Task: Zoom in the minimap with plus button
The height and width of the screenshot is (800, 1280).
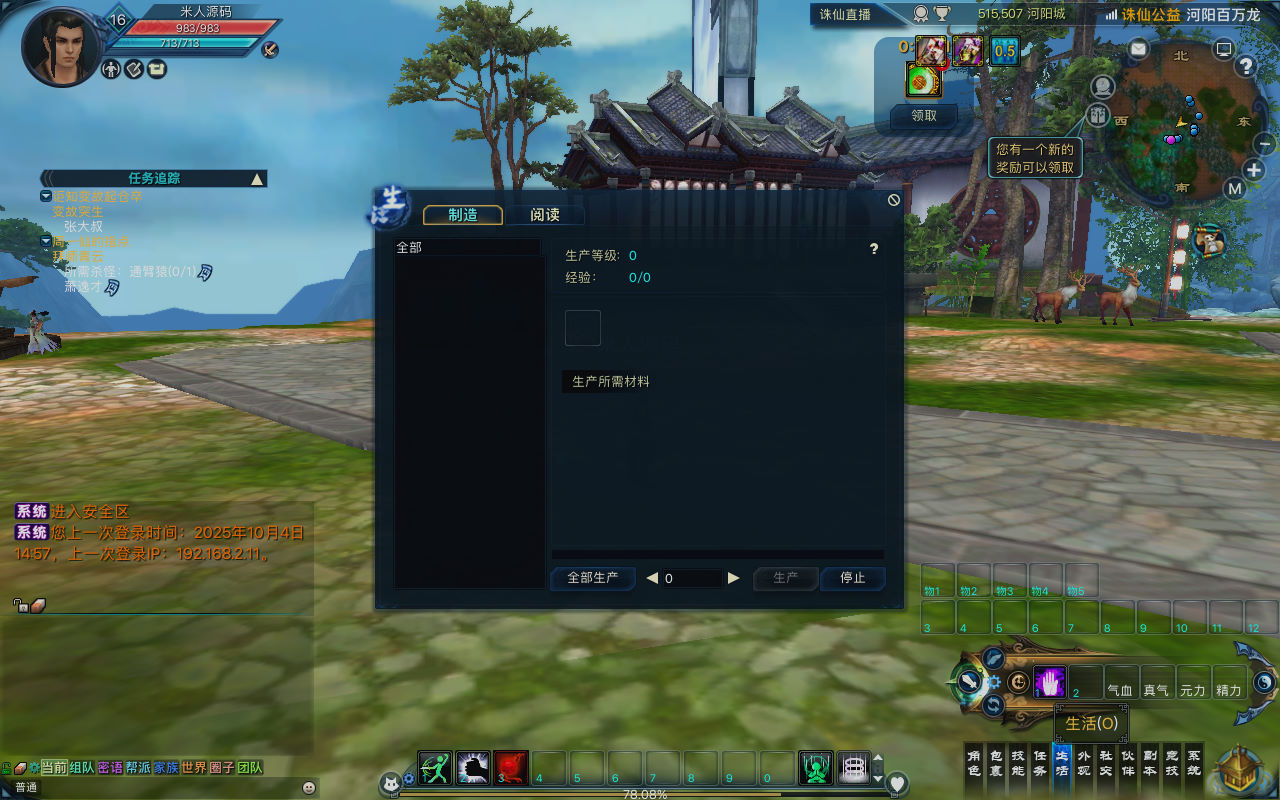Action: 1254,169
